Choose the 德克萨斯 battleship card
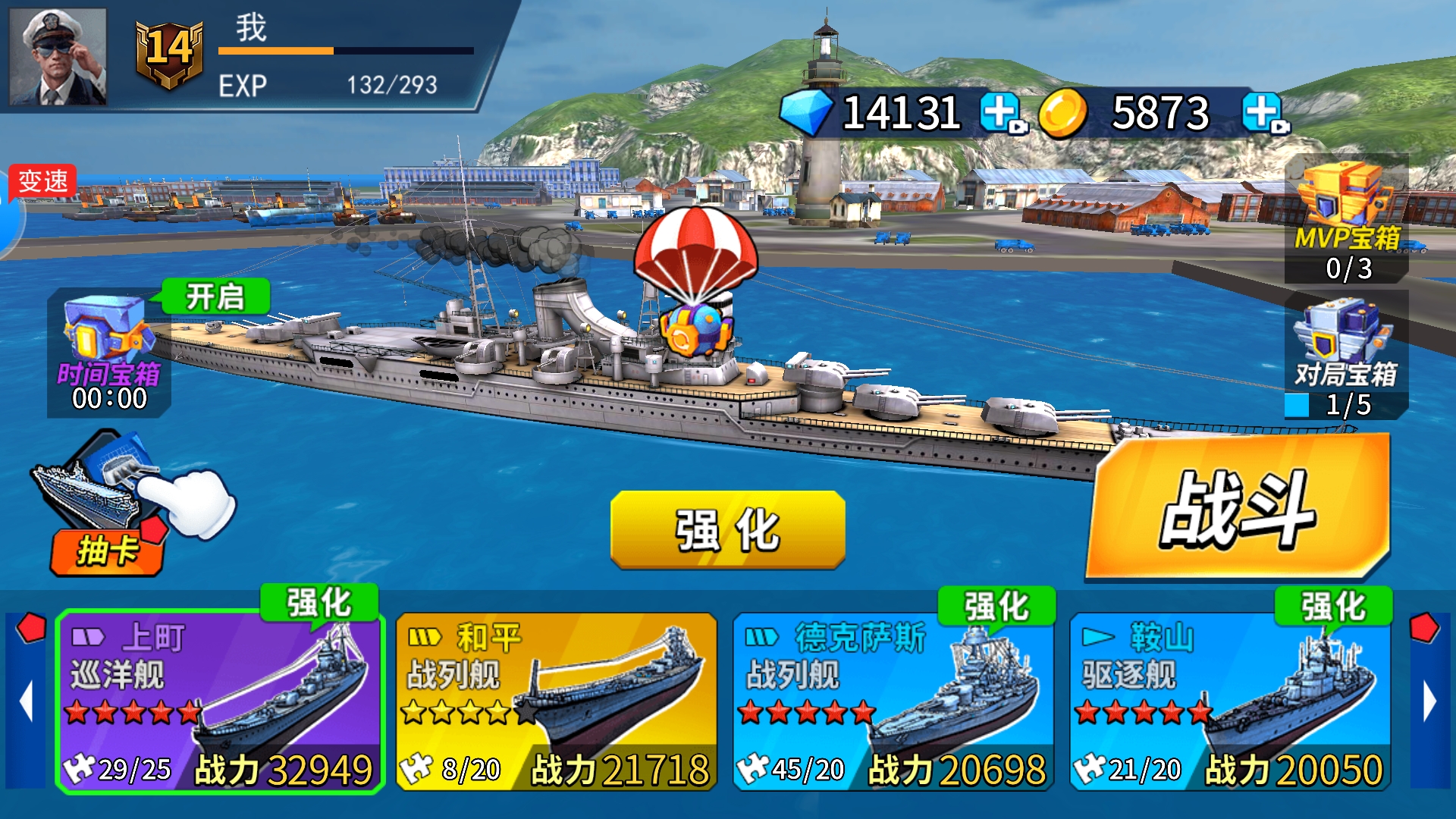 (893, 701)
